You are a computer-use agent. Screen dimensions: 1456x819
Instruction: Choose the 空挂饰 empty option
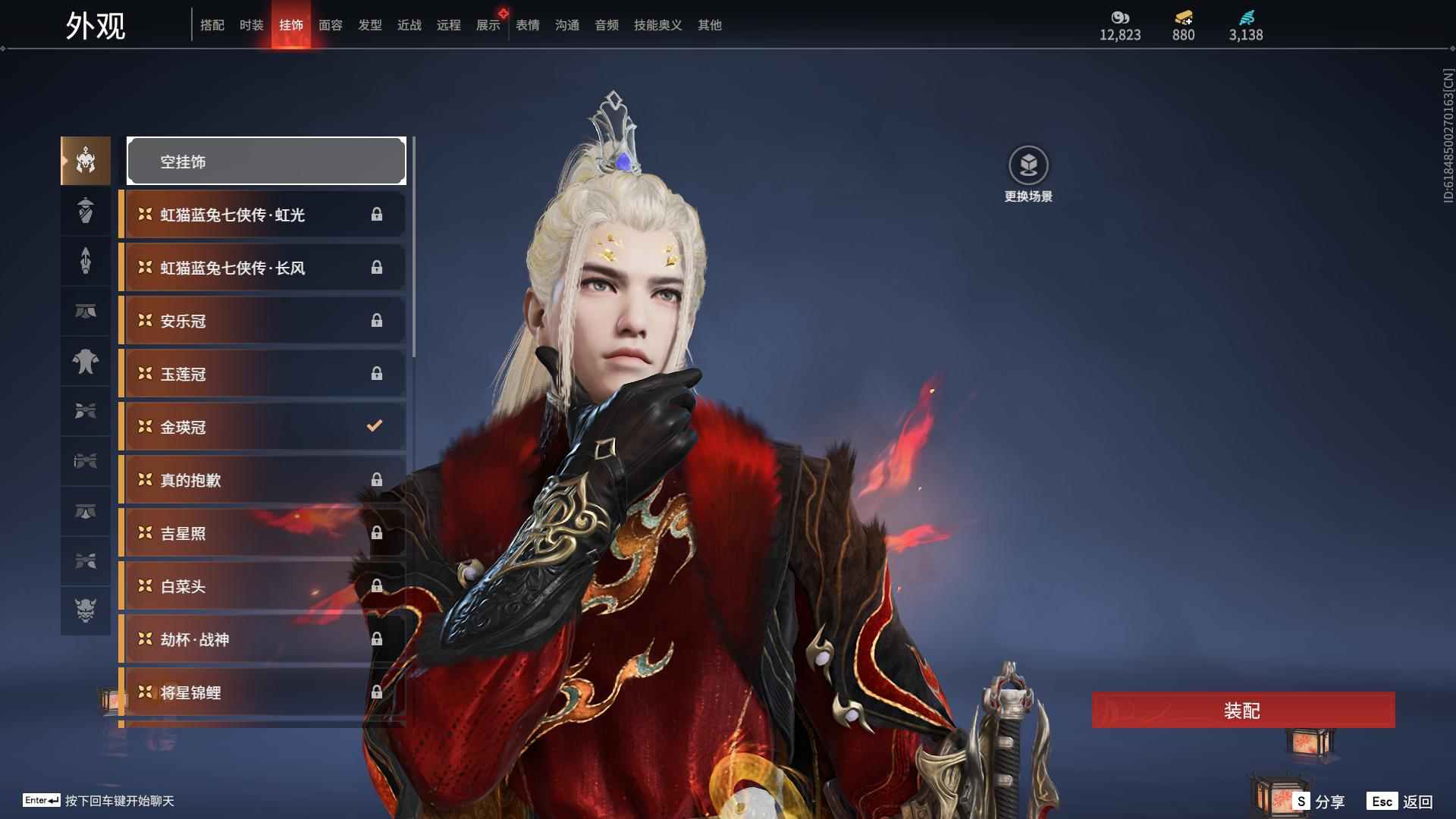point(266,162)
